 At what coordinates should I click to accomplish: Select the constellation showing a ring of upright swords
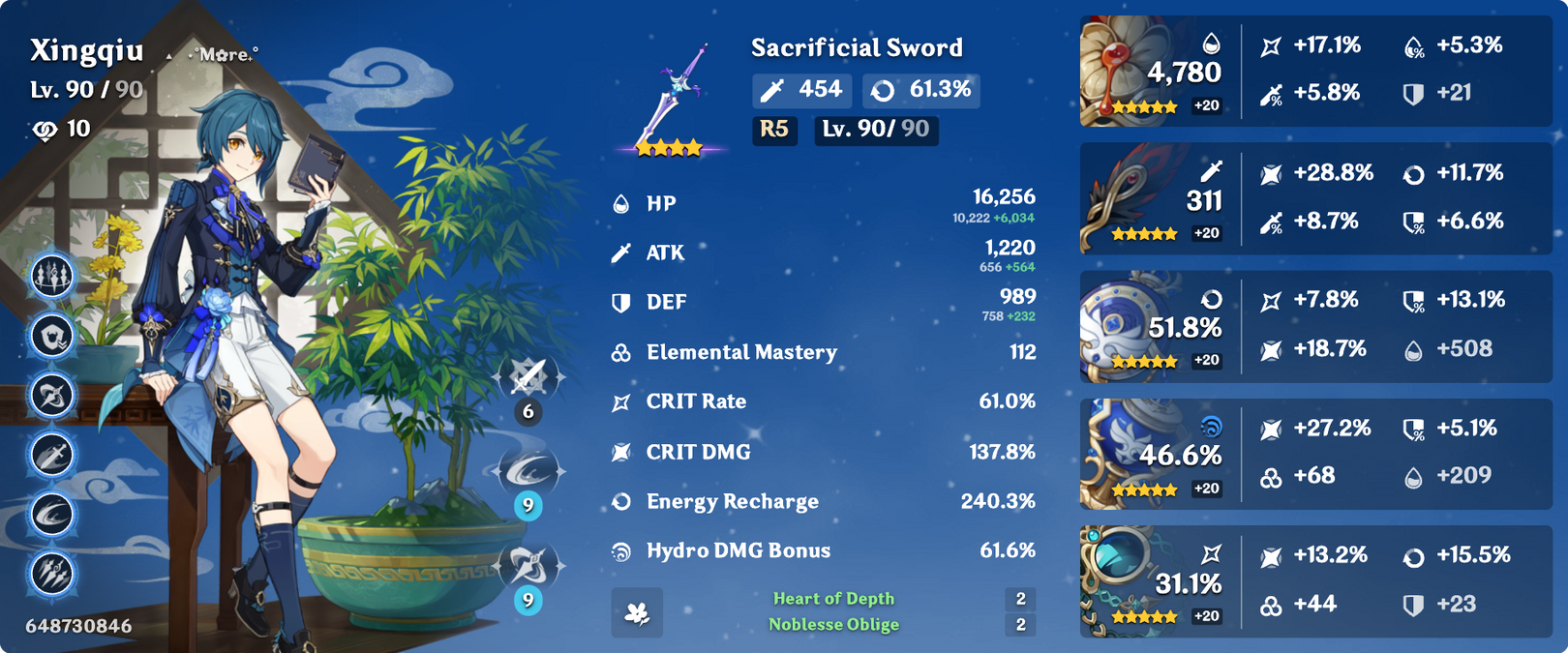tap(52, 277)
